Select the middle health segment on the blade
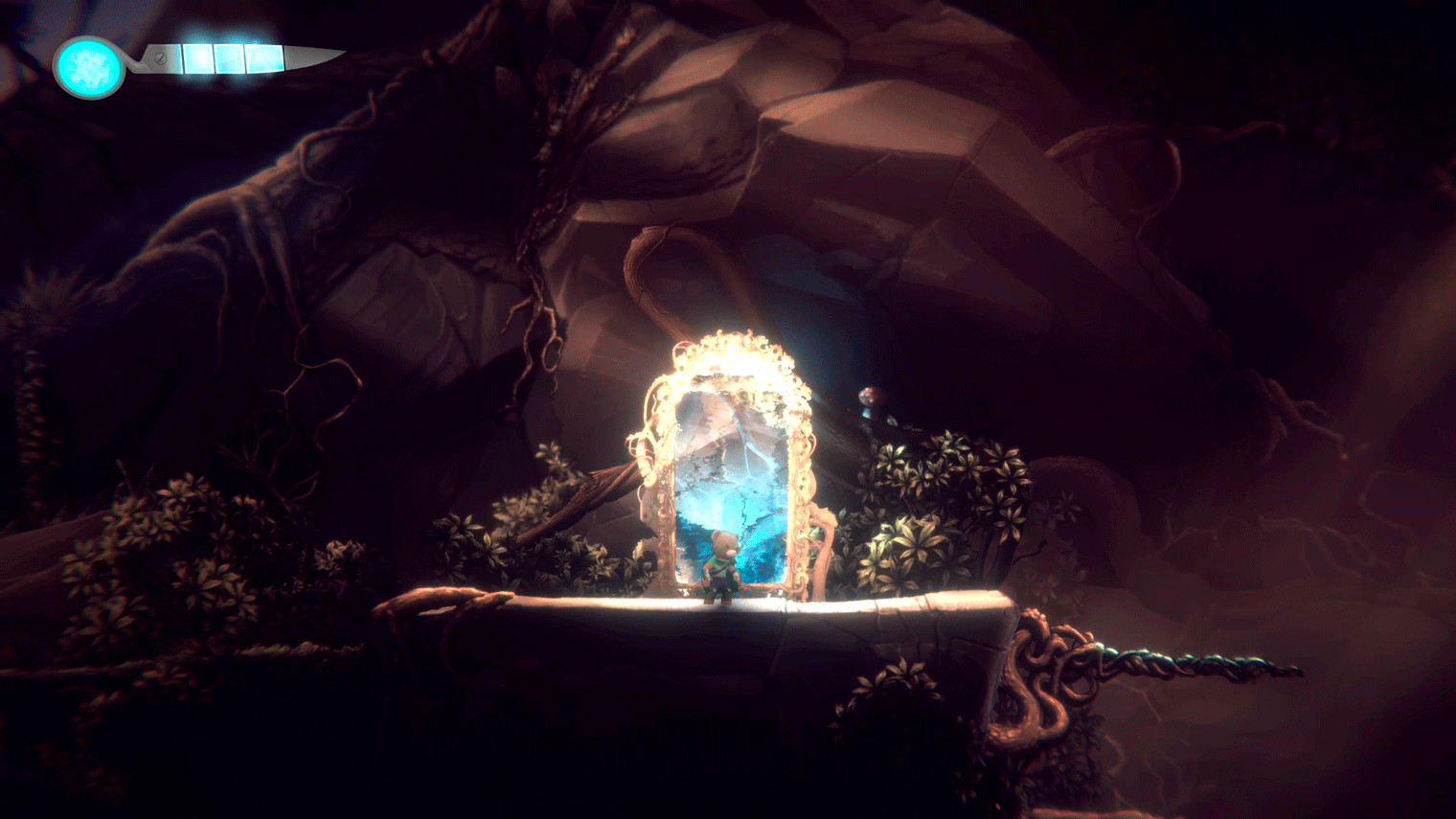The image size is (1456, 819). (228, 58)
